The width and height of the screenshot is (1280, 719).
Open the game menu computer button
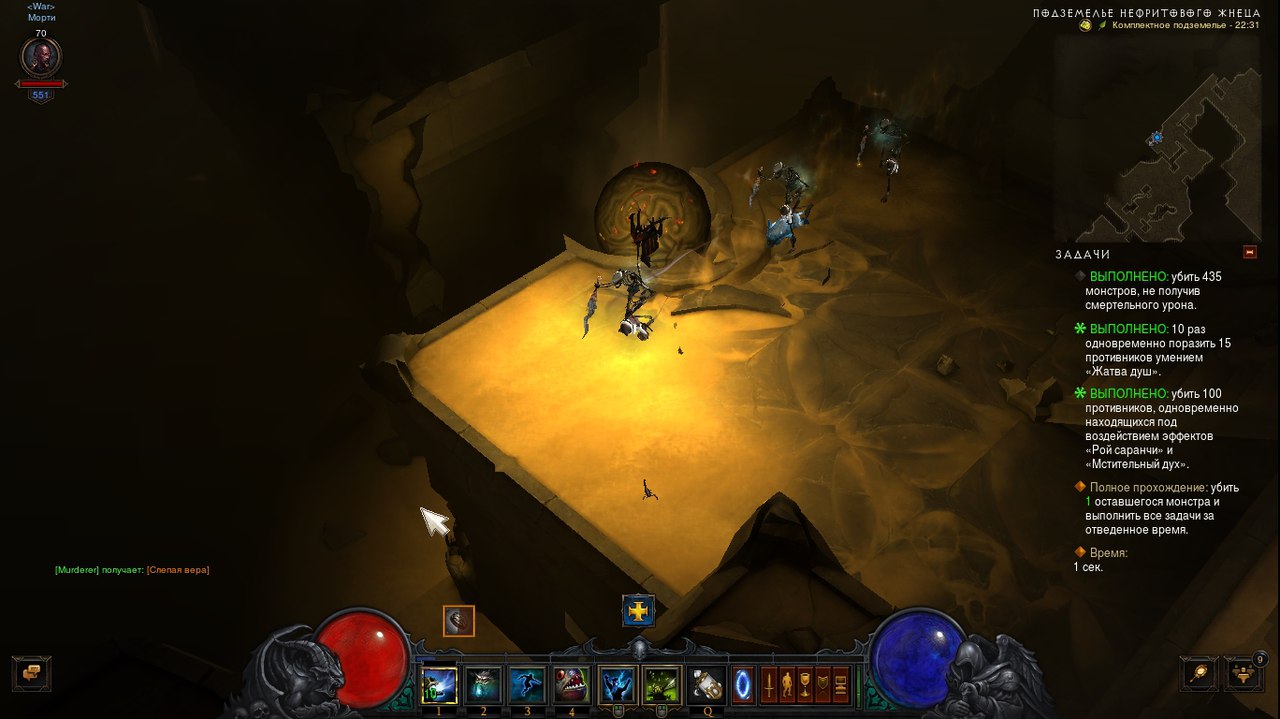tap(840, 685)
